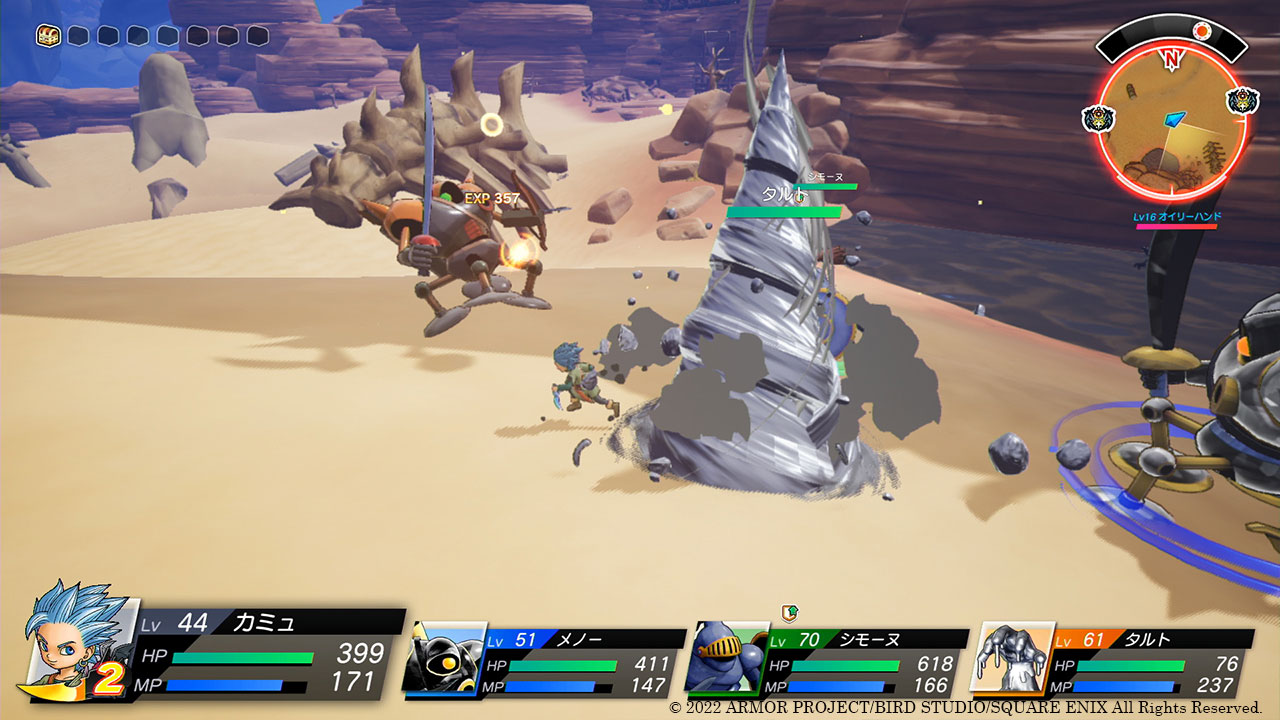
Task: Select the minimap's right monster marker
Action: tap(1242, 101)
